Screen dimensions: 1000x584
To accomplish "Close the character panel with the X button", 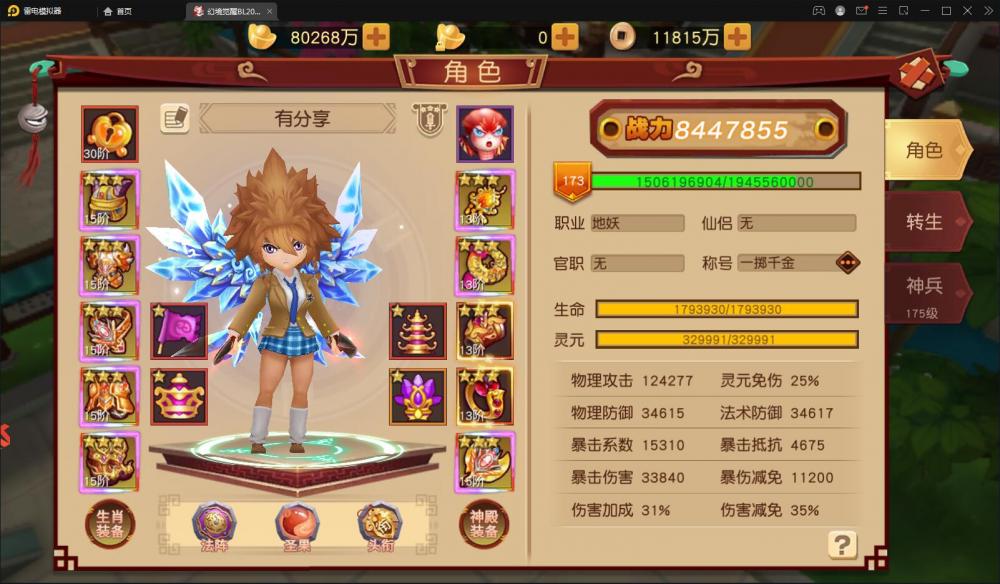I will [x=922, y=74].
